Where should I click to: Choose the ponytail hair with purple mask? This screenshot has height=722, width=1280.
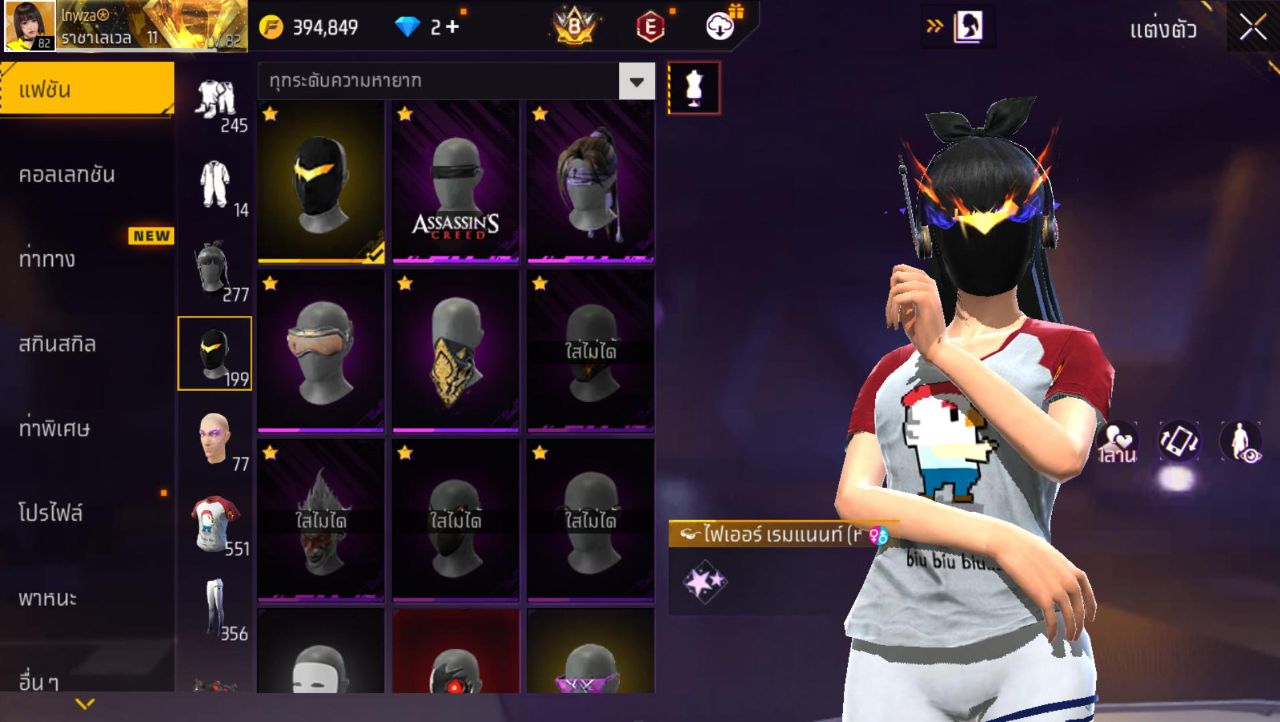(590, 181)
